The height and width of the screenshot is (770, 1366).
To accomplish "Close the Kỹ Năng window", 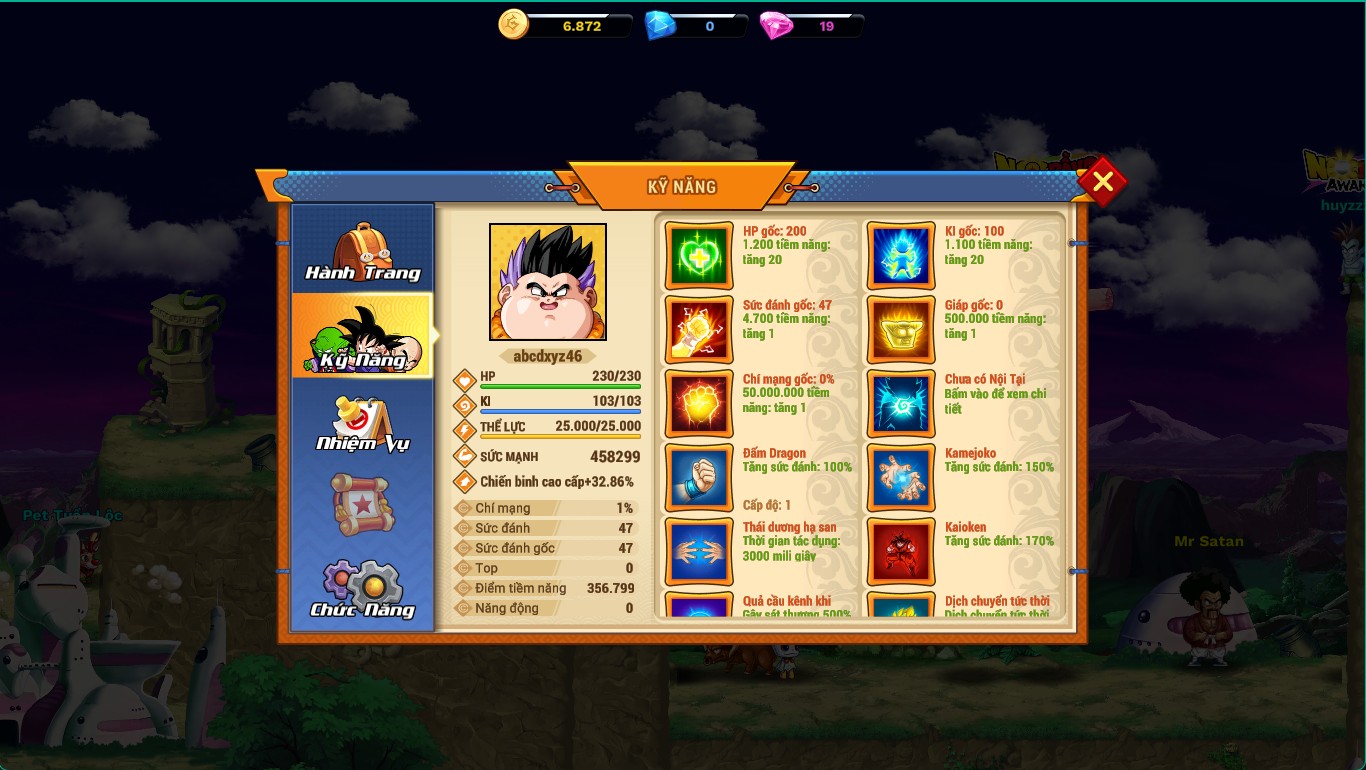I will point(1102,182).
